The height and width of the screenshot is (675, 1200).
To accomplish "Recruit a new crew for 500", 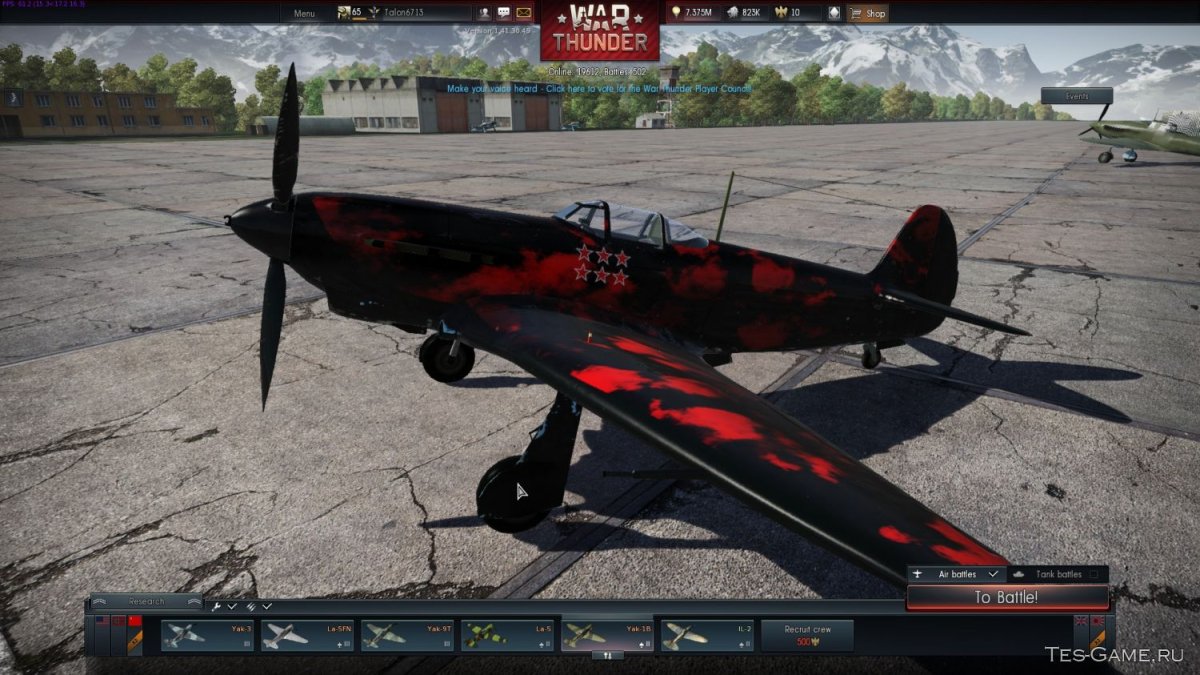I will point(807,635).
